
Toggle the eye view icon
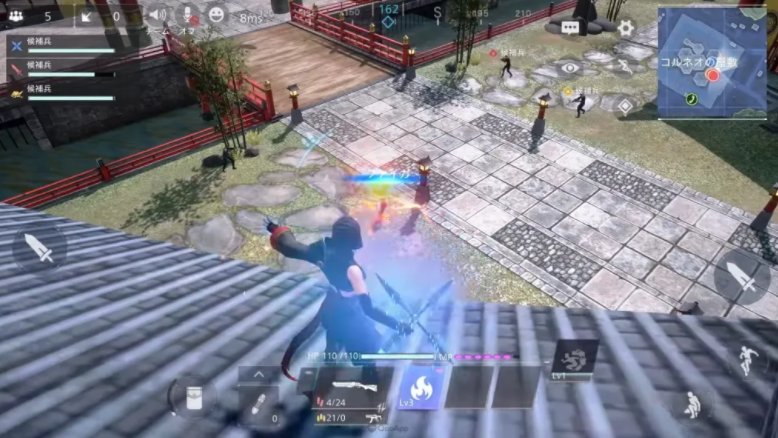point(570,68)
